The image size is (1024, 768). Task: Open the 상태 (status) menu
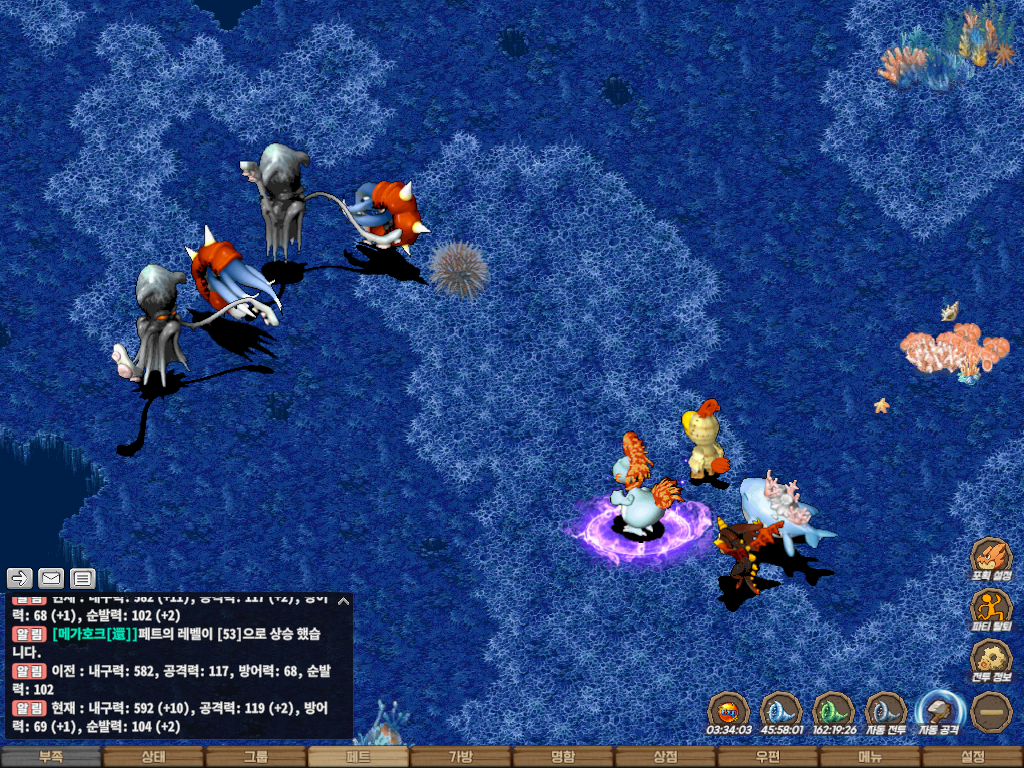(x=153, y=757)
